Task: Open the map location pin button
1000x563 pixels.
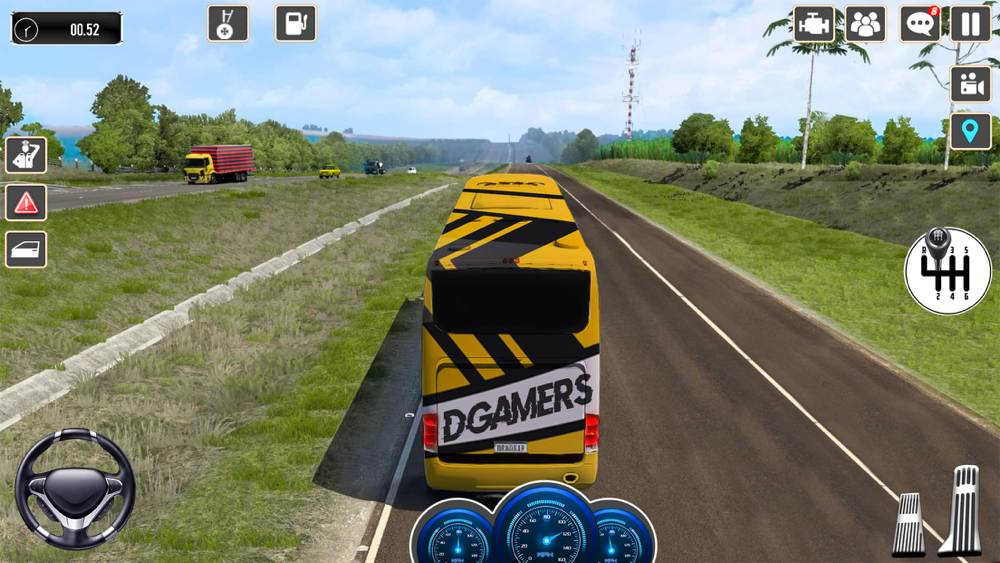Action: [970, 131]
